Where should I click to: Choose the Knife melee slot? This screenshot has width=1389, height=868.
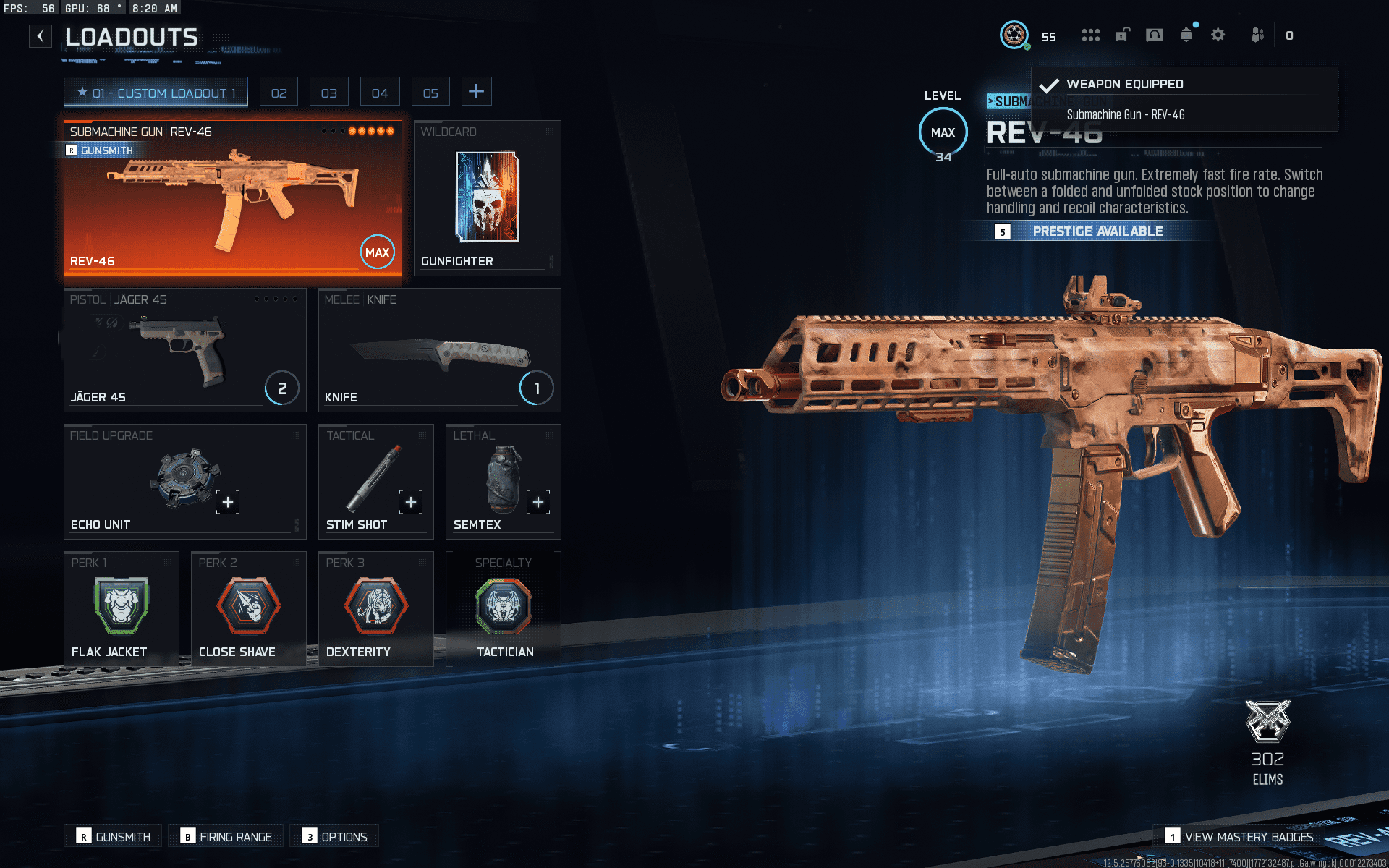pos(439,351)
